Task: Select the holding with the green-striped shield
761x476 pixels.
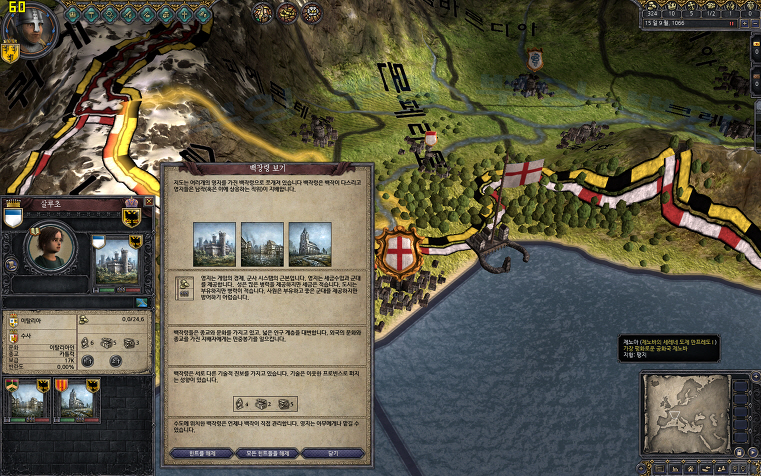Action: (27, 402)
